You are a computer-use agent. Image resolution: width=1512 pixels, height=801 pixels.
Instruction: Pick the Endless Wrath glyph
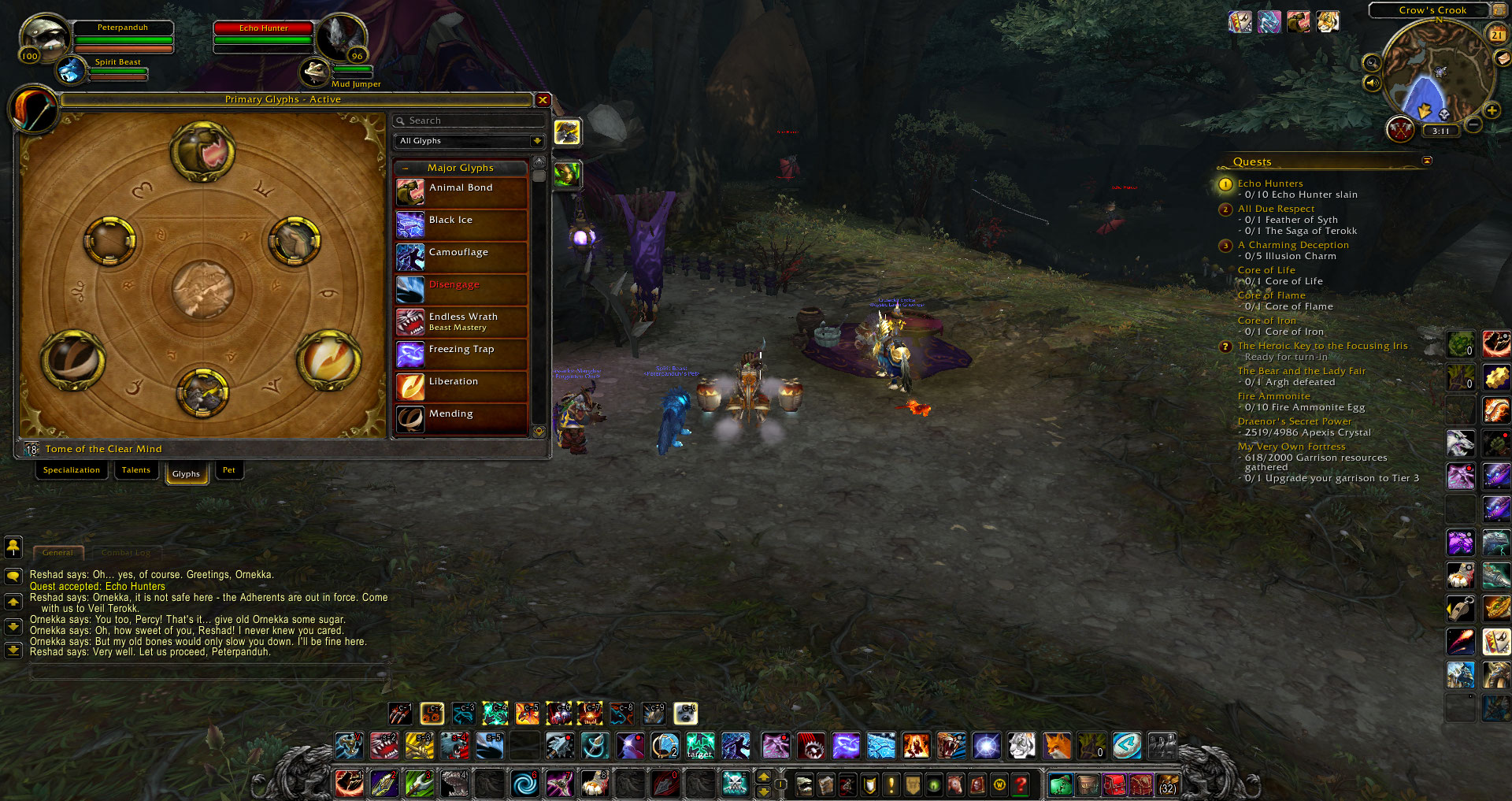tap(461, 321)
